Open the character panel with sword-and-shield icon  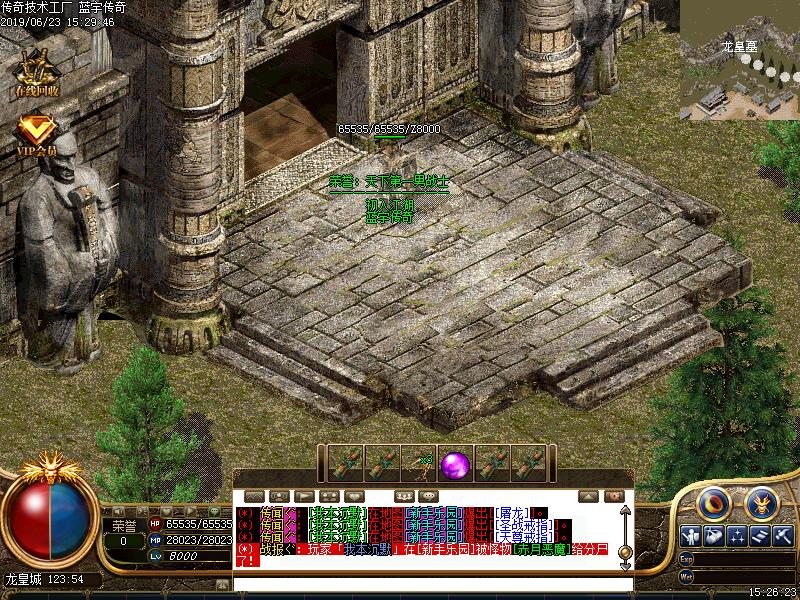coord(689,536)
